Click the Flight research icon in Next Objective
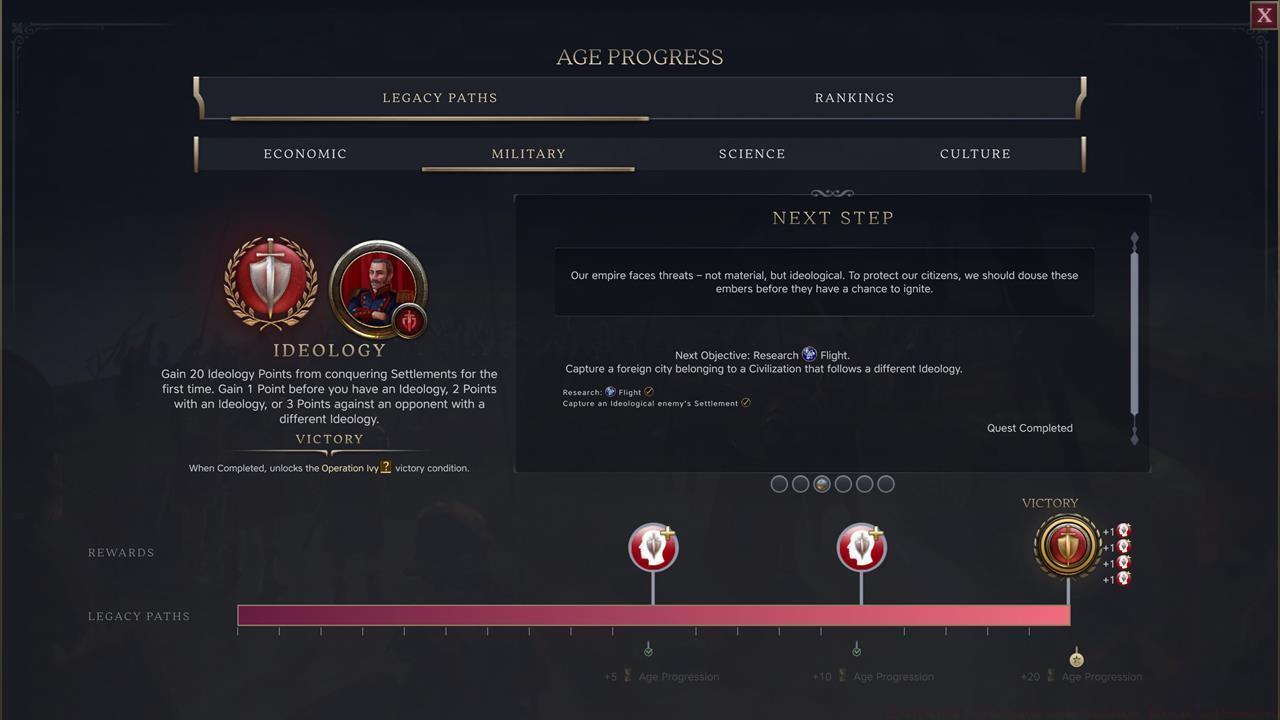Viewport: 1280px width, 720px height. pos(809,354)
